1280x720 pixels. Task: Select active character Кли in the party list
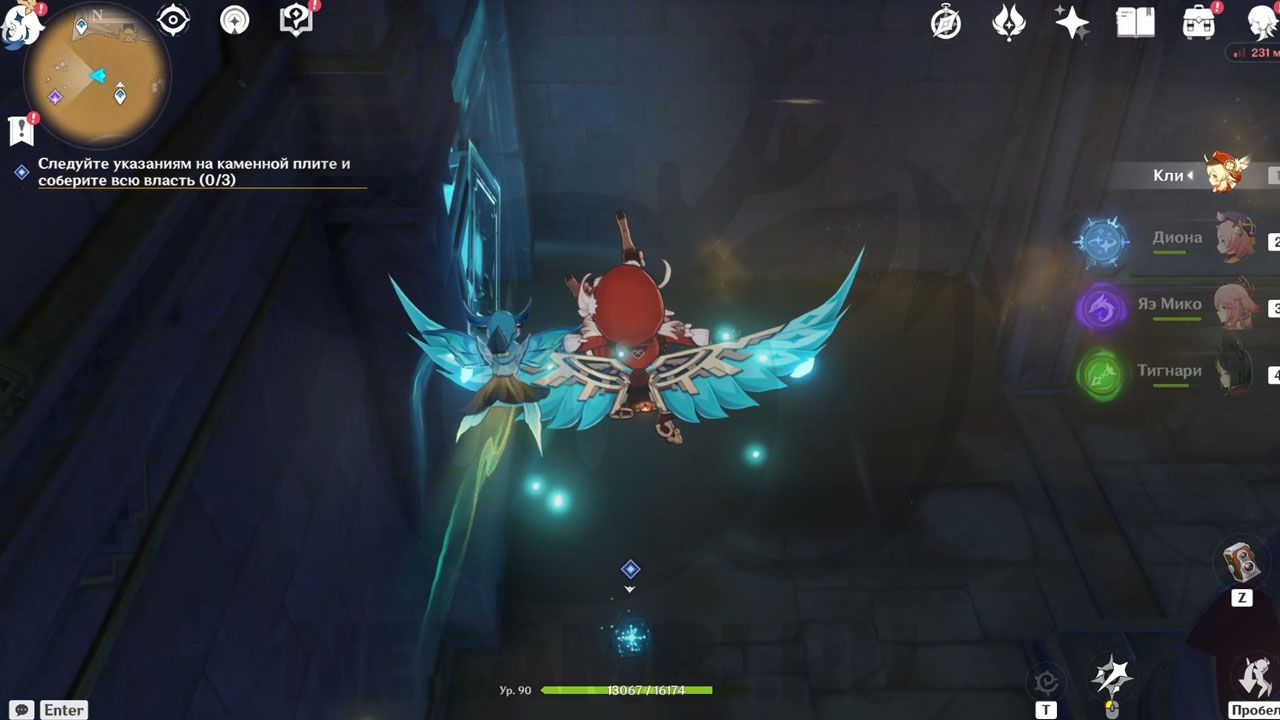1190,175
